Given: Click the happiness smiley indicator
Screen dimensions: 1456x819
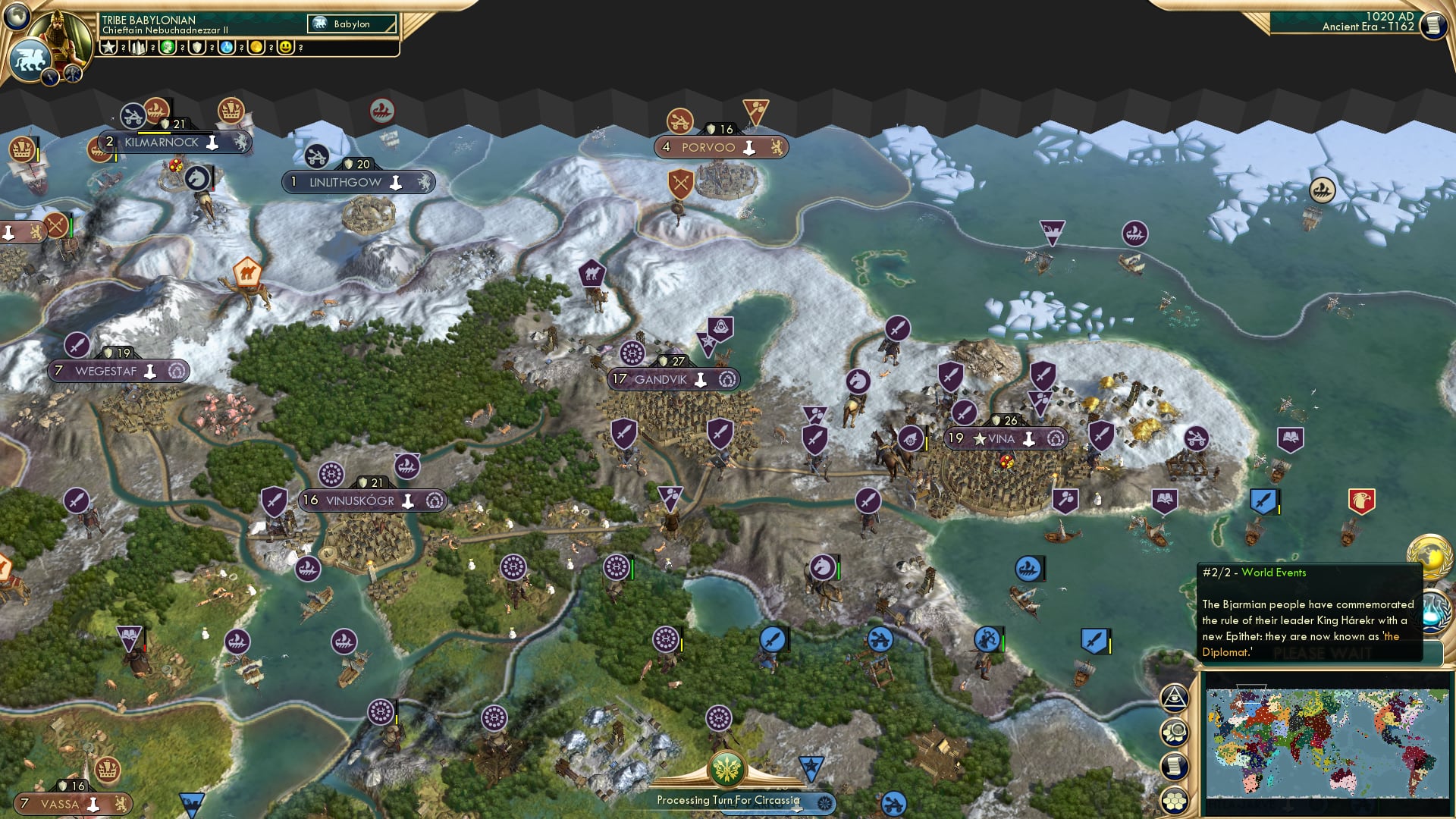Looking at the screenshot, I should pyautogui.click(x=285, y=47).
